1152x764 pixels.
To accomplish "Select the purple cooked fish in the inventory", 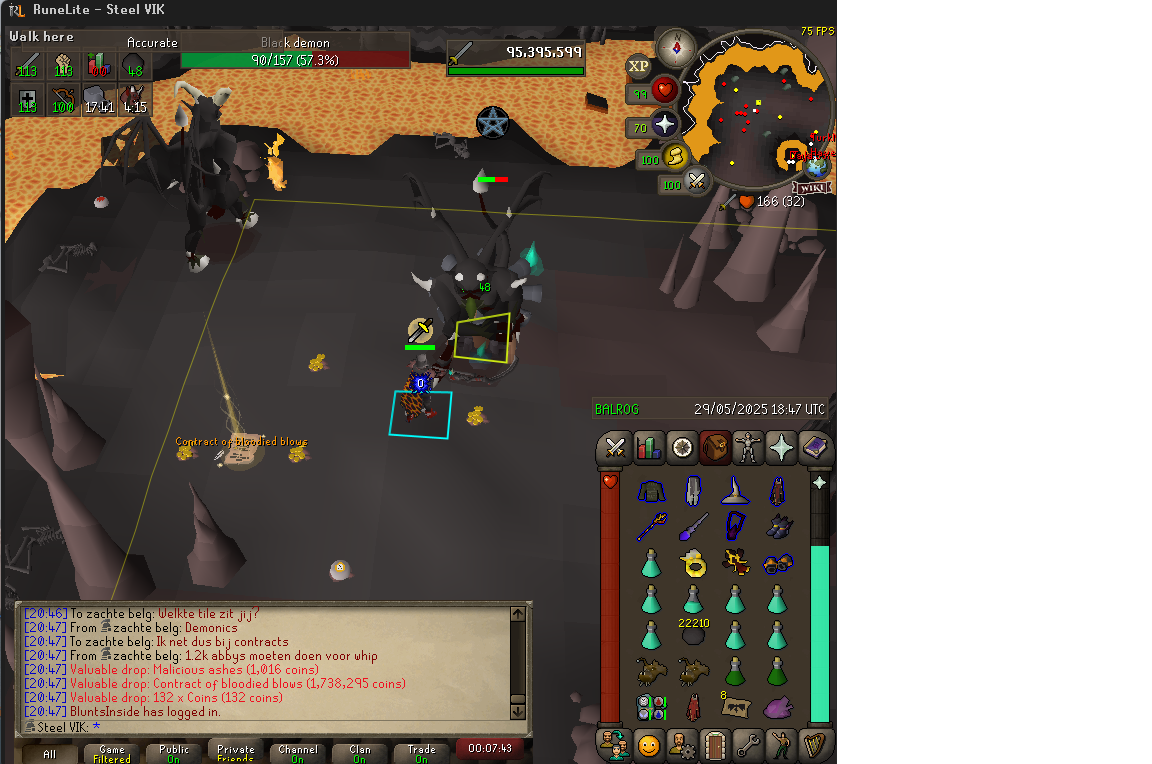I will 777,707.
